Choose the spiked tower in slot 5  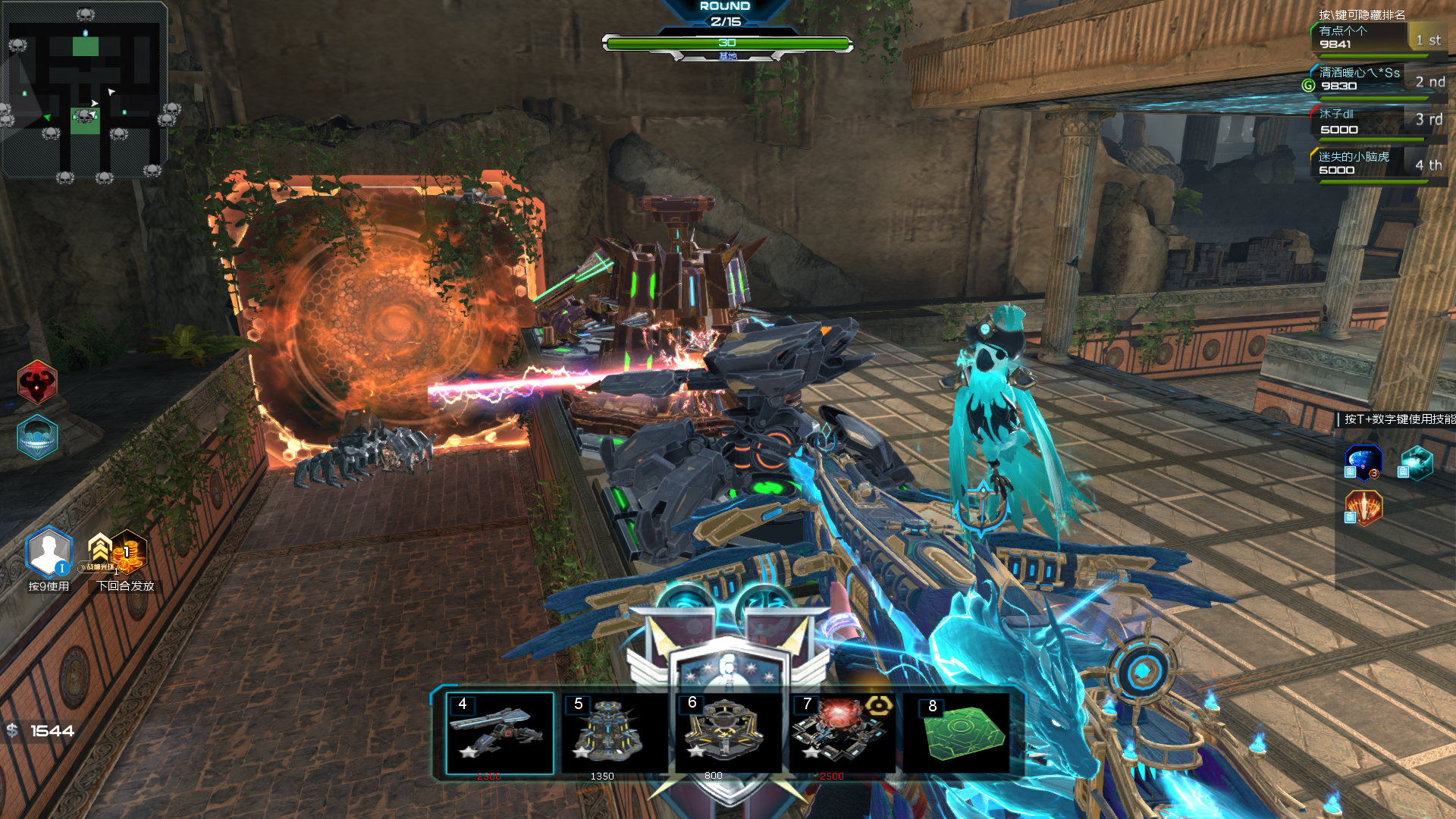pyautogui.click(x=613, y=733)
